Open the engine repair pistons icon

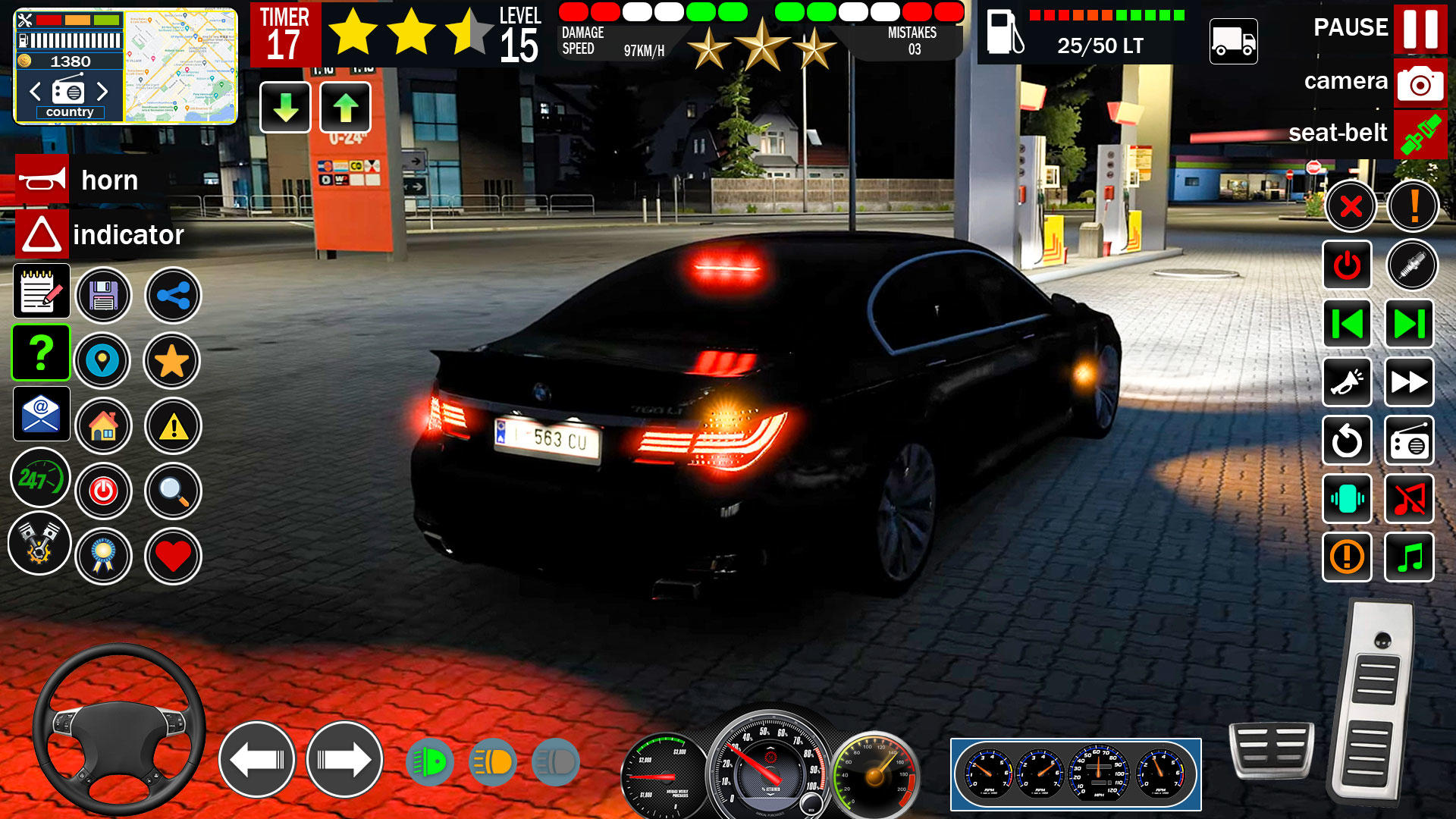[x=39, y=543]
